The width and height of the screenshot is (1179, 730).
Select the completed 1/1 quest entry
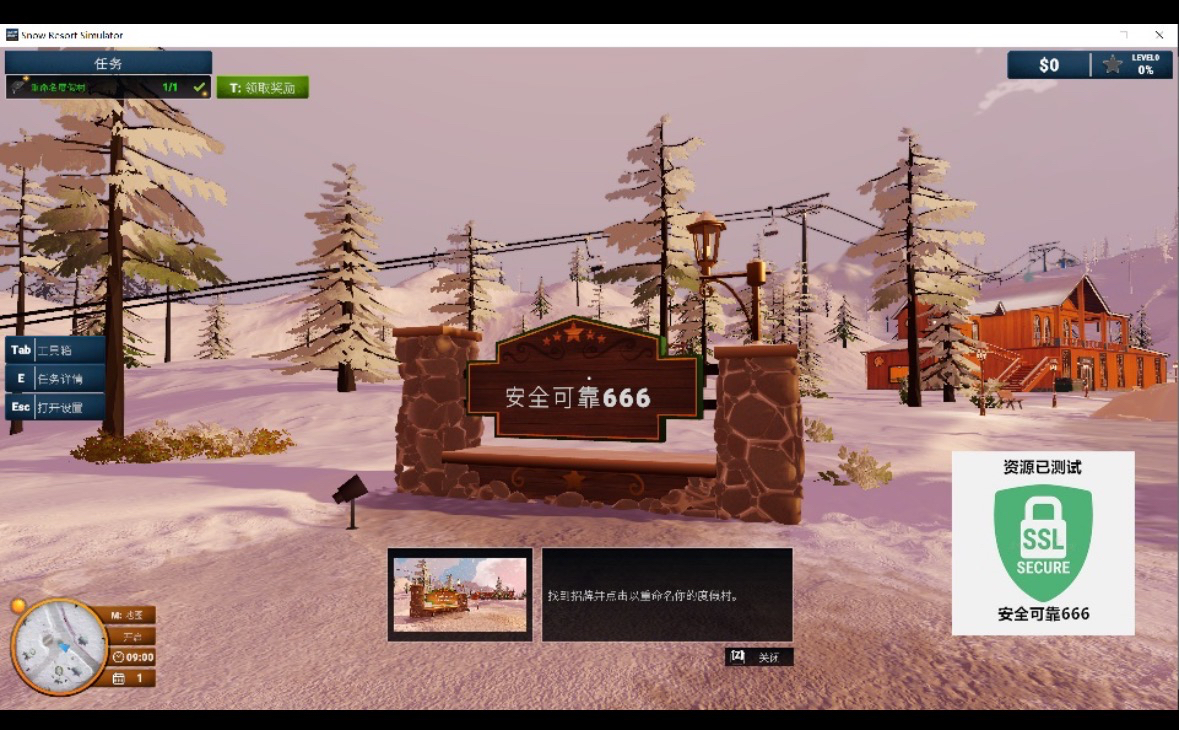click(108, 88)
